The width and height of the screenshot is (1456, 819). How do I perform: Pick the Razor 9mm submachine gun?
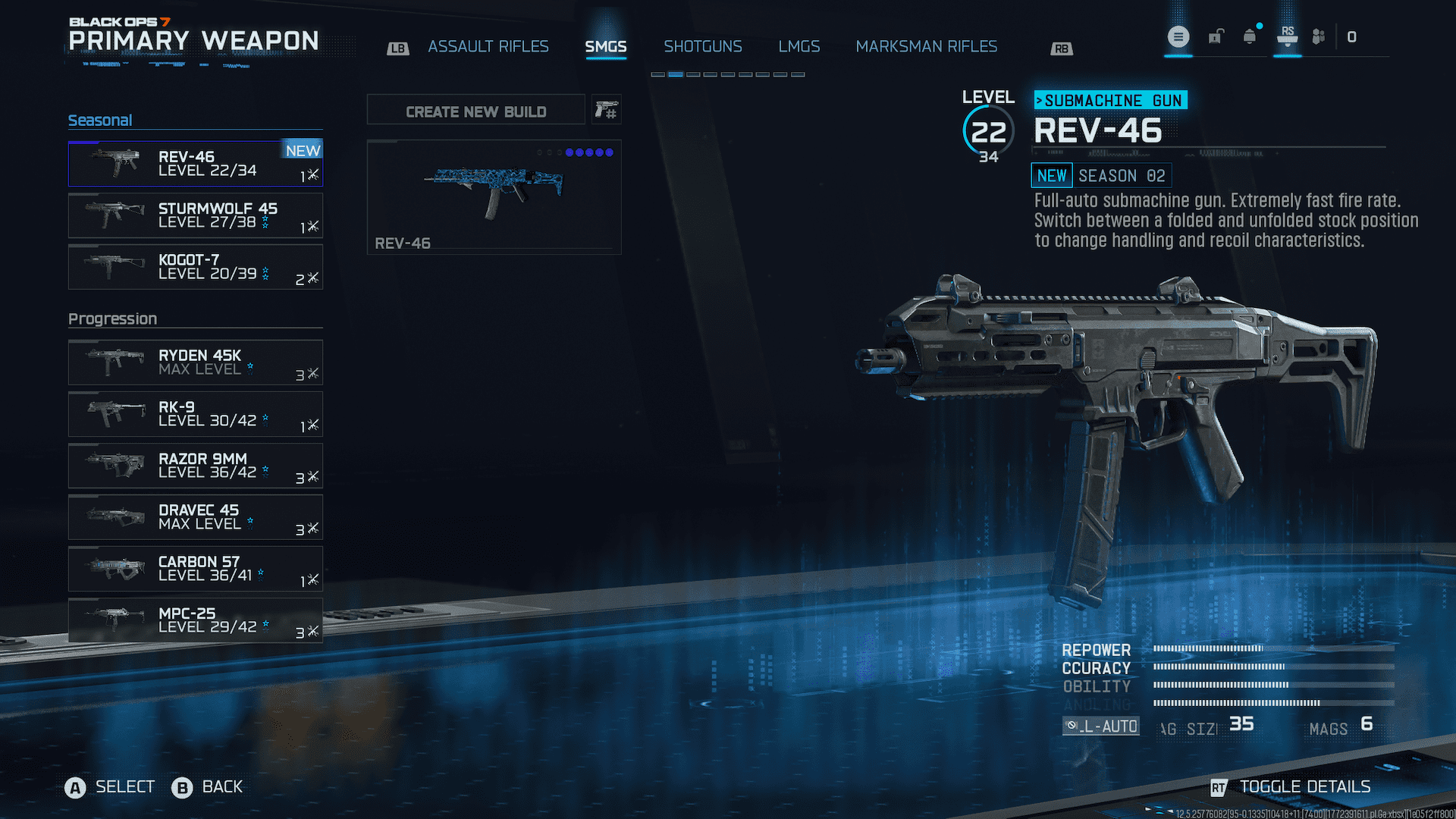[x=195, y=466]
